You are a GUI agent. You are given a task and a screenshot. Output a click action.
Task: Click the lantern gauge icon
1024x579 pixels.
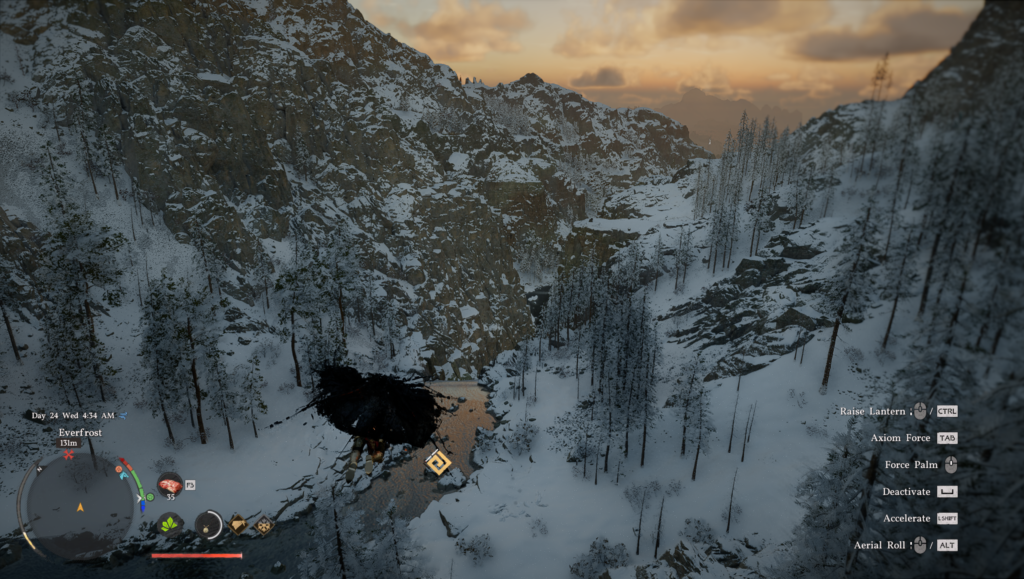coord(208,523)
